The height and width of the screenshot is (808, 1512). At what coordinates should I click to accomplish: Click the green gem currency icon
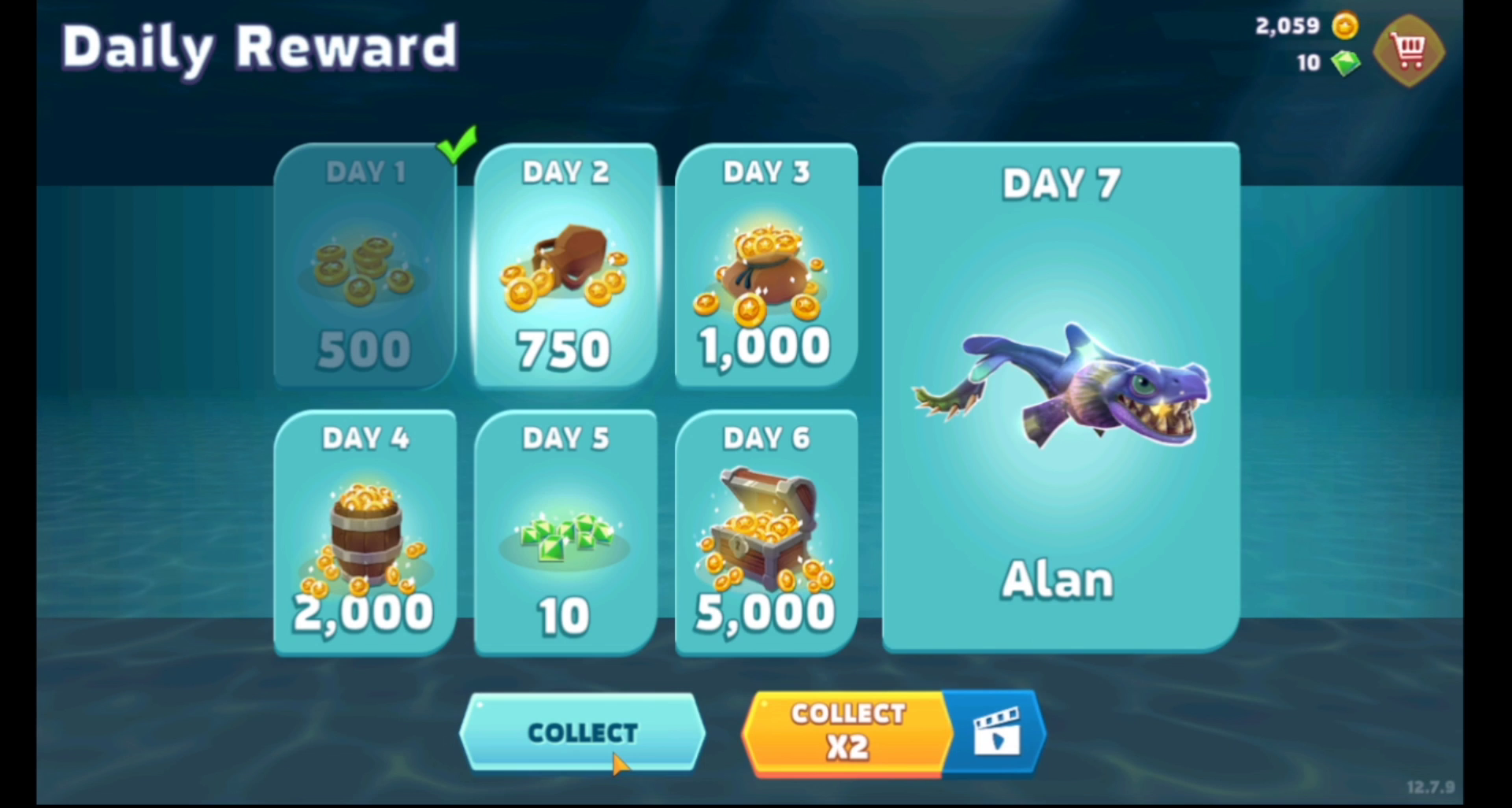1346,63
